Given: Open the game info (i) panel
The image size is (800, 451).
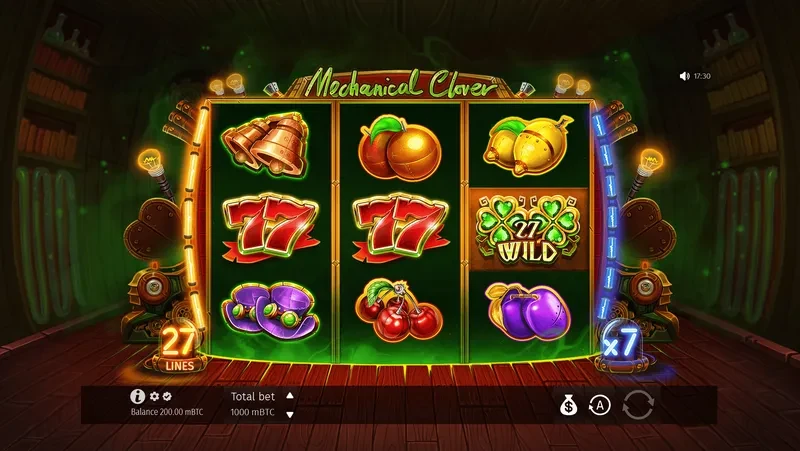Looking at the screenshot, I should pos(138,397).
